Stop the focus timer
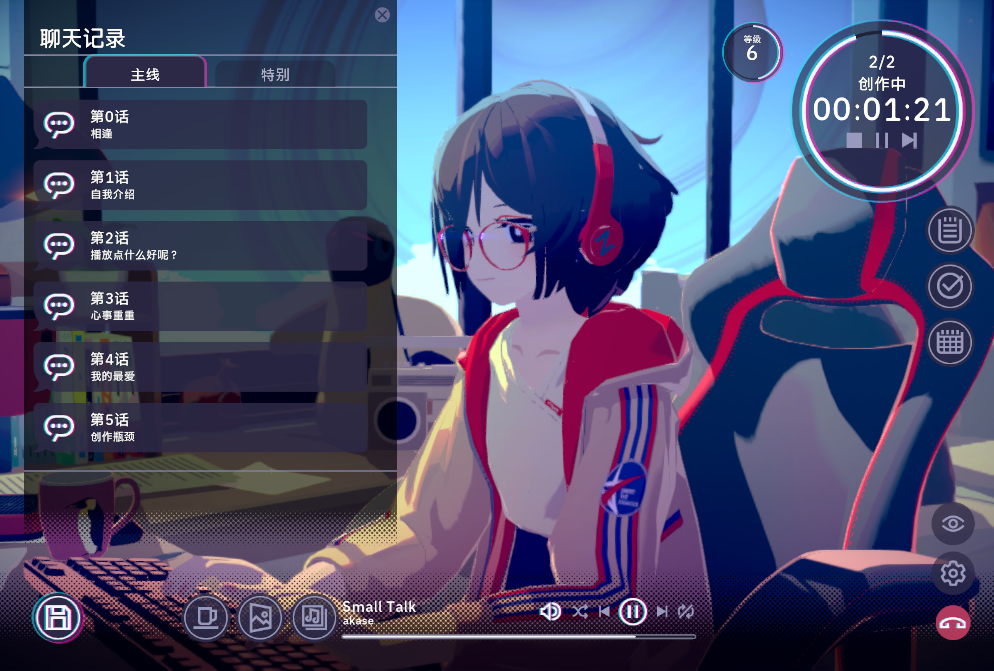Screen dimensions: 994x671 click(x=854, y=141)
